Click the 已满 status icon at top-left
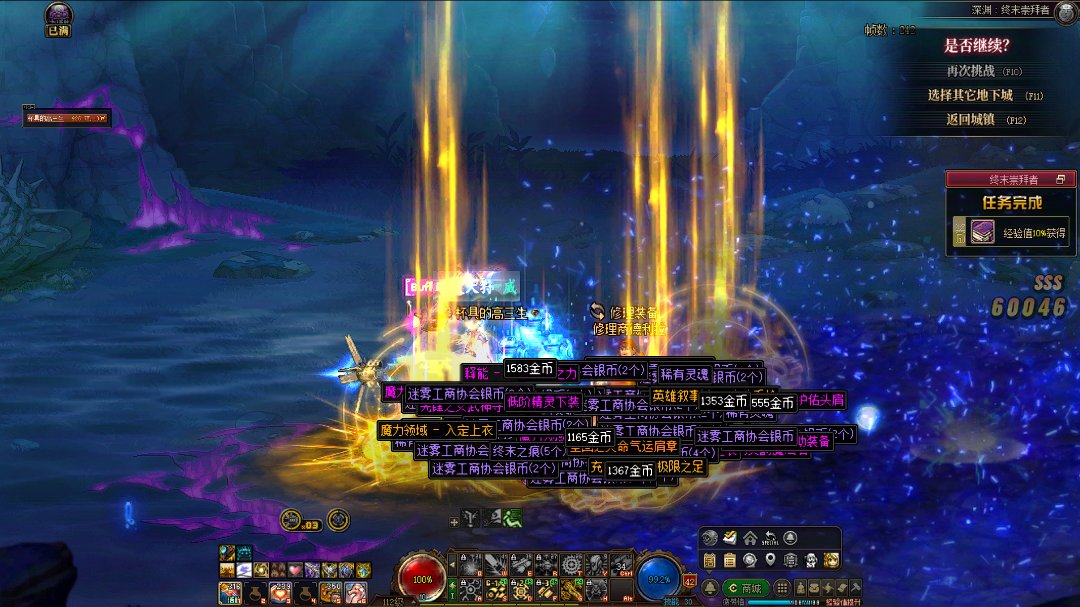Image resolution: width=1080 pixels, height=607 pixels. [x=59, y=16]
